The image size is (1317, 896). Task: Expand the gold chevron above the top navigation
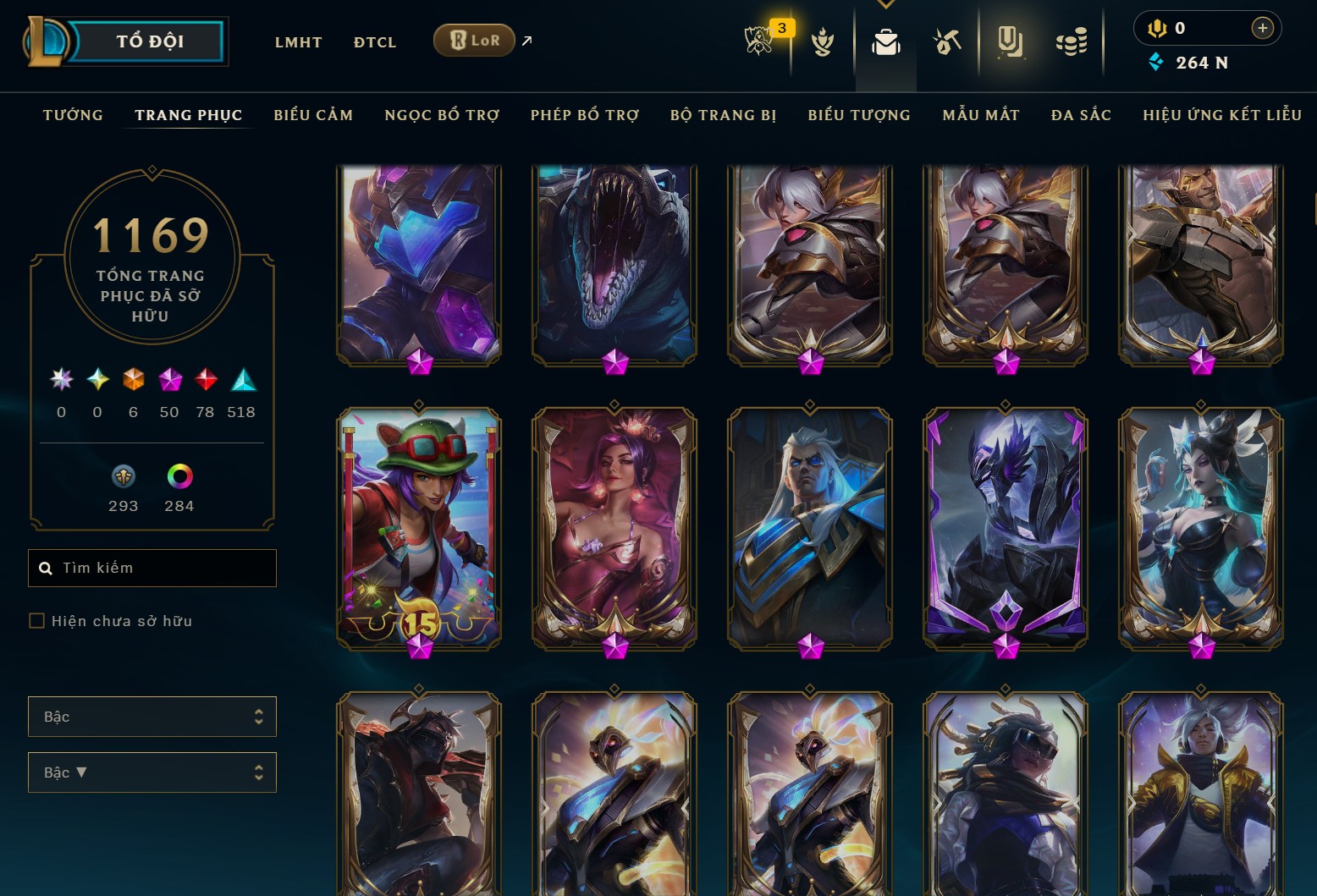point(886,4)
